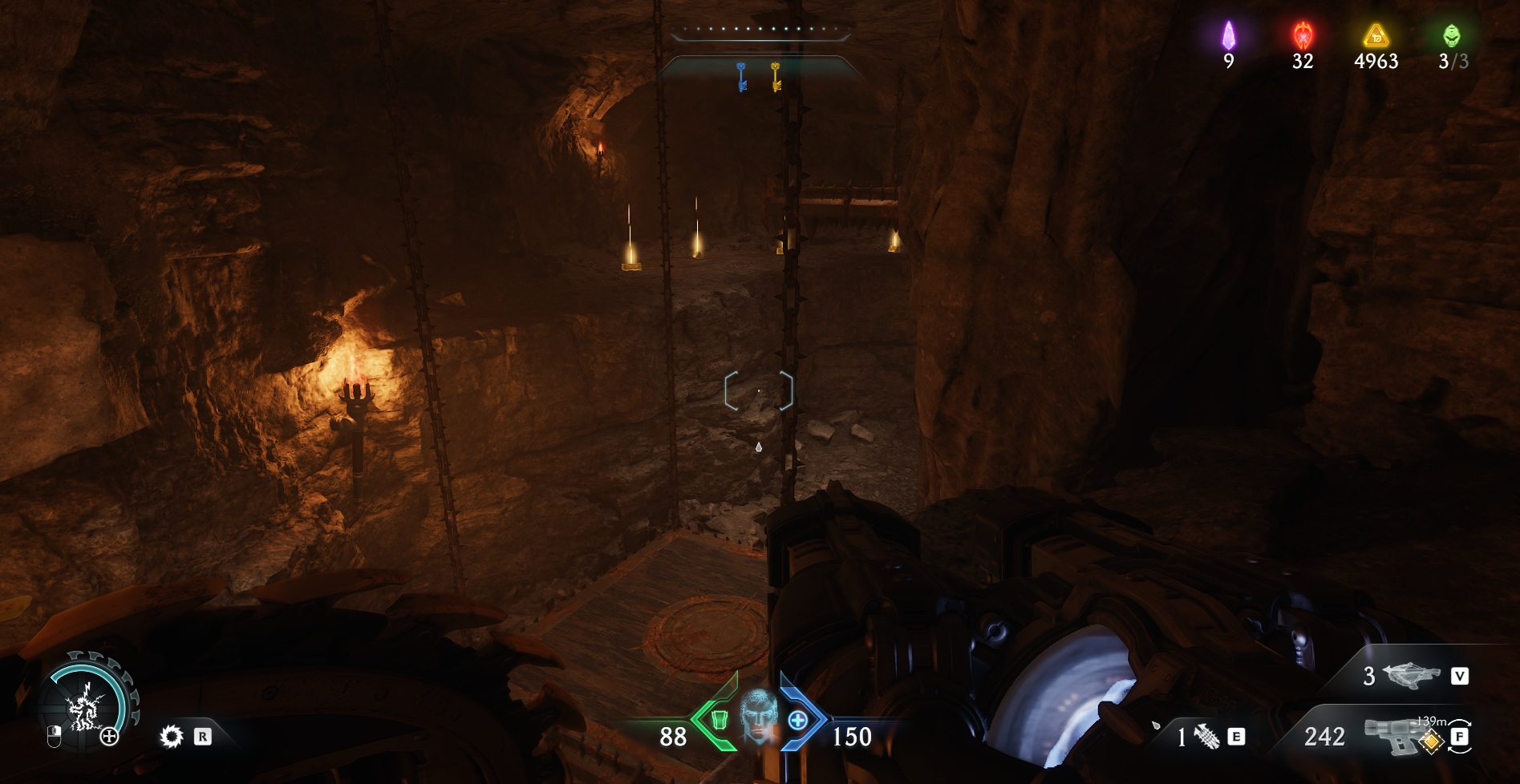The image size is (1520, 784).
Task: Click the character portrait in the HUD
Action: coord(758,715)
